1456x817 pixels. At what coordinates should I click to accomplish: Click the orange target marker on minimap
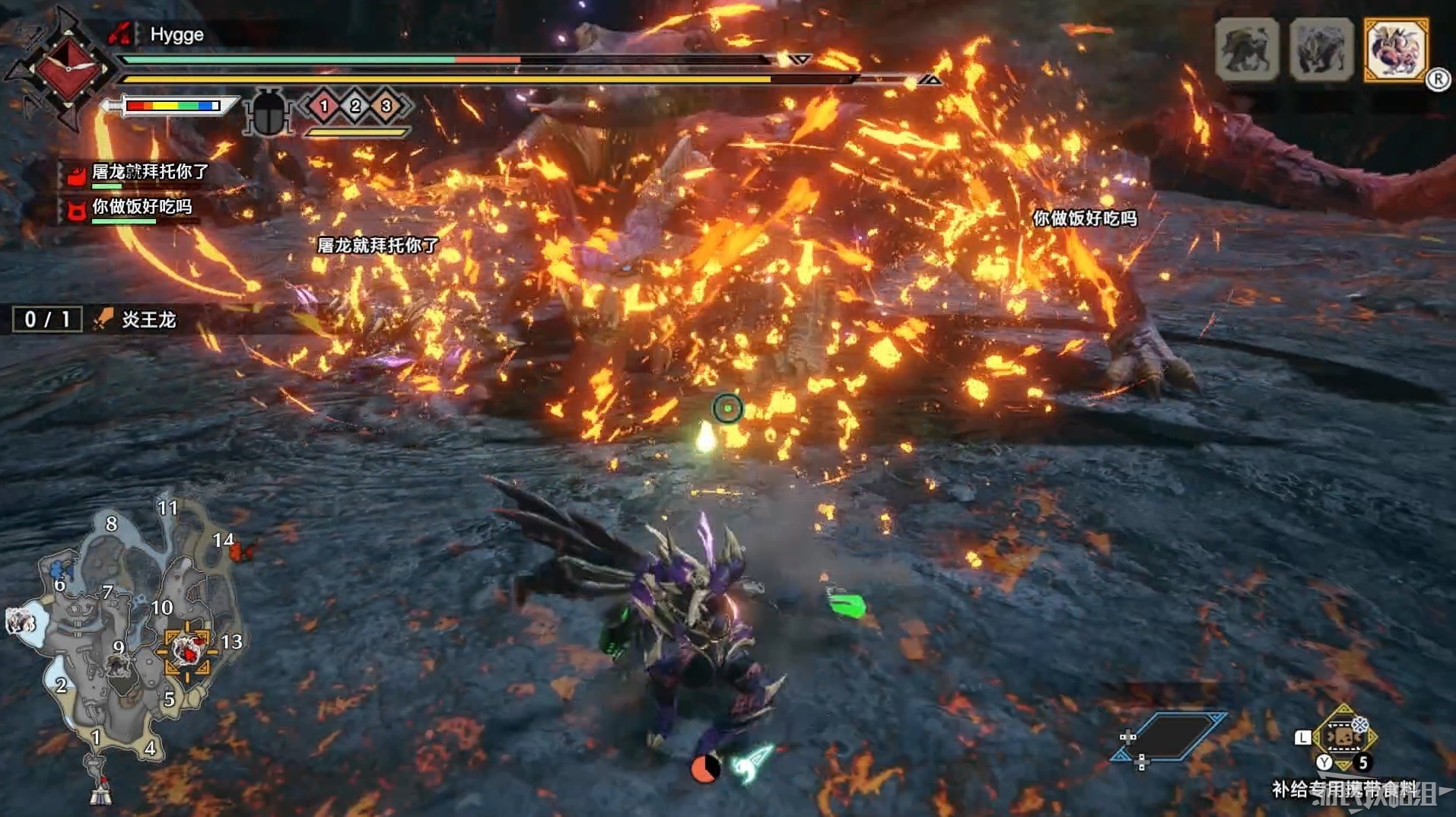tap(186, 650)
